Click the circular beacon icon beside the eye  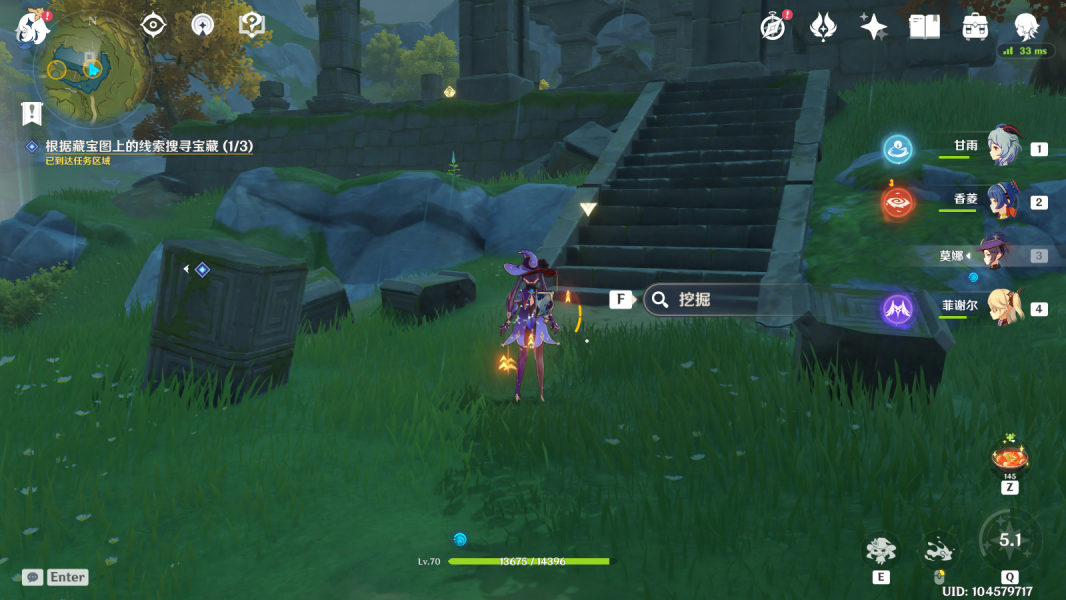point(203,25)
